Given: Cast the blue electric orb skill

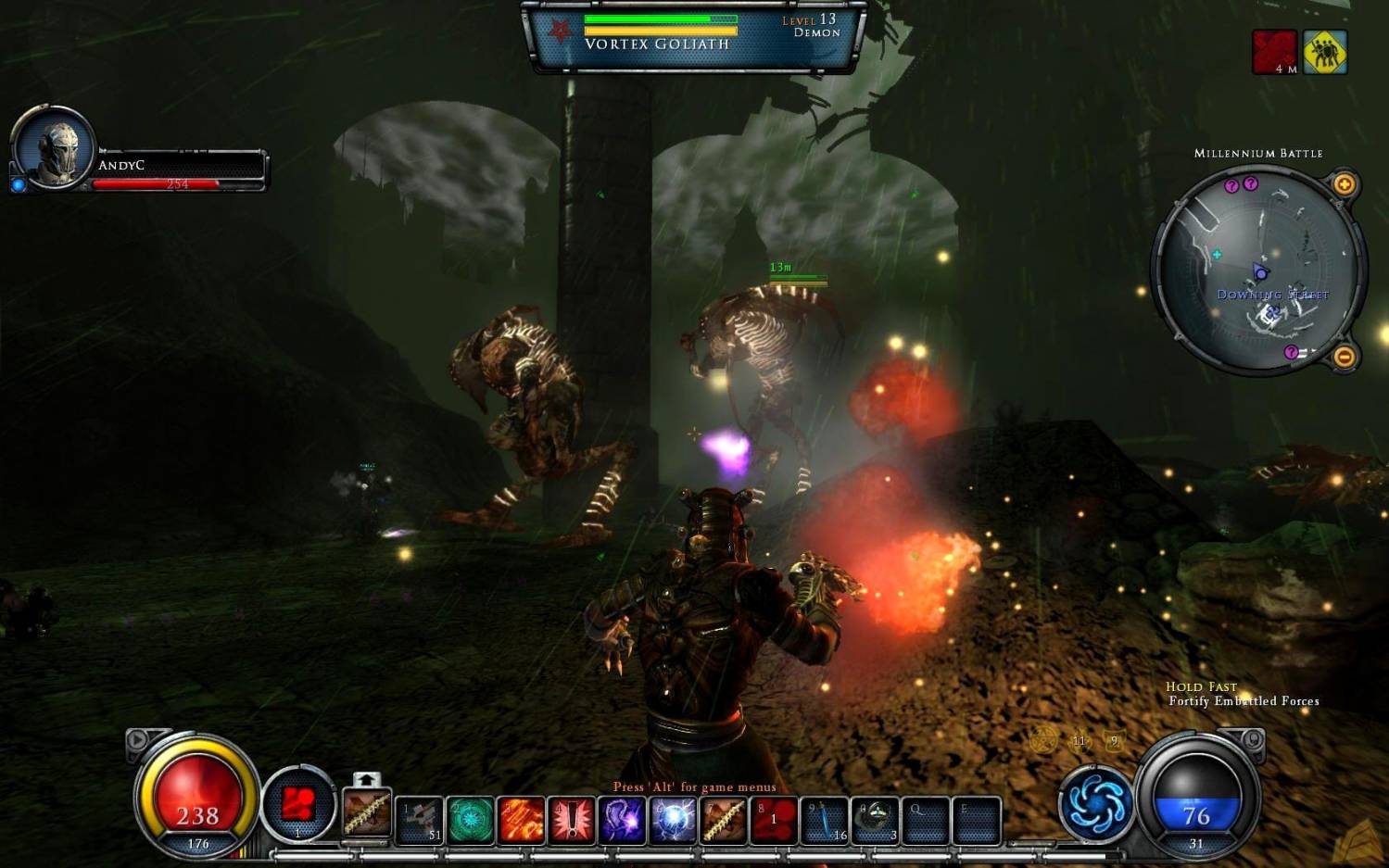Looking at the screenshot, I should (673, 821).
